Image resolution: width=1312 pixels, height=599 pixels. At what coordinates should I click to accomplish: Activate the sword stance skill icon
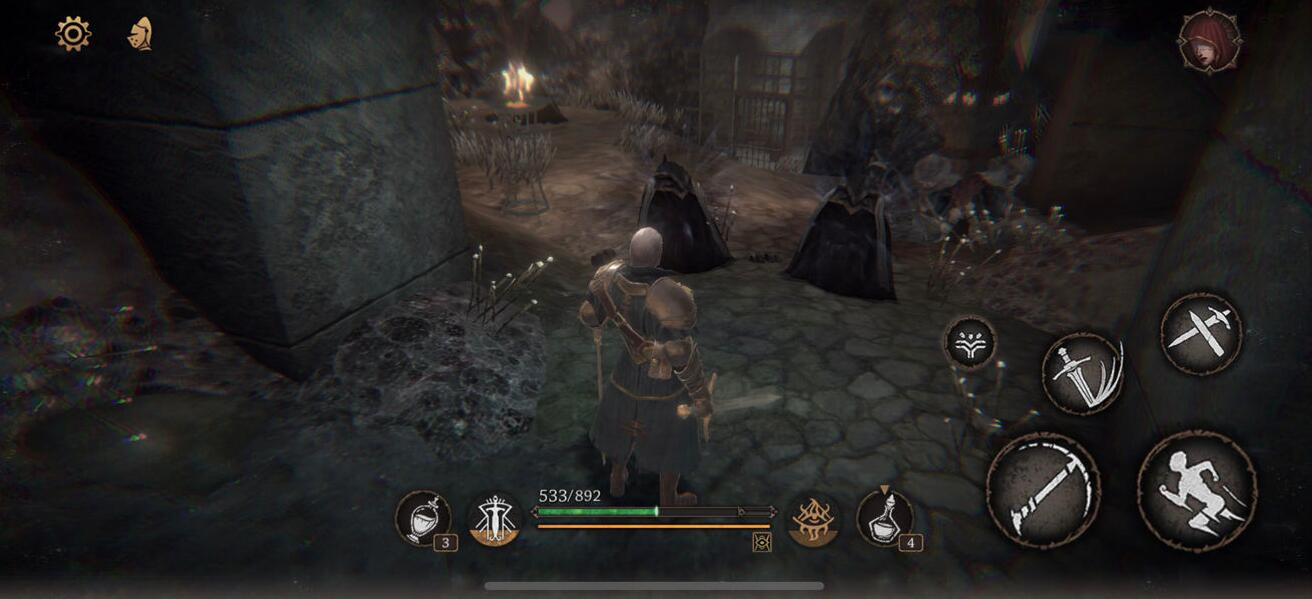[x=494, y=520]
